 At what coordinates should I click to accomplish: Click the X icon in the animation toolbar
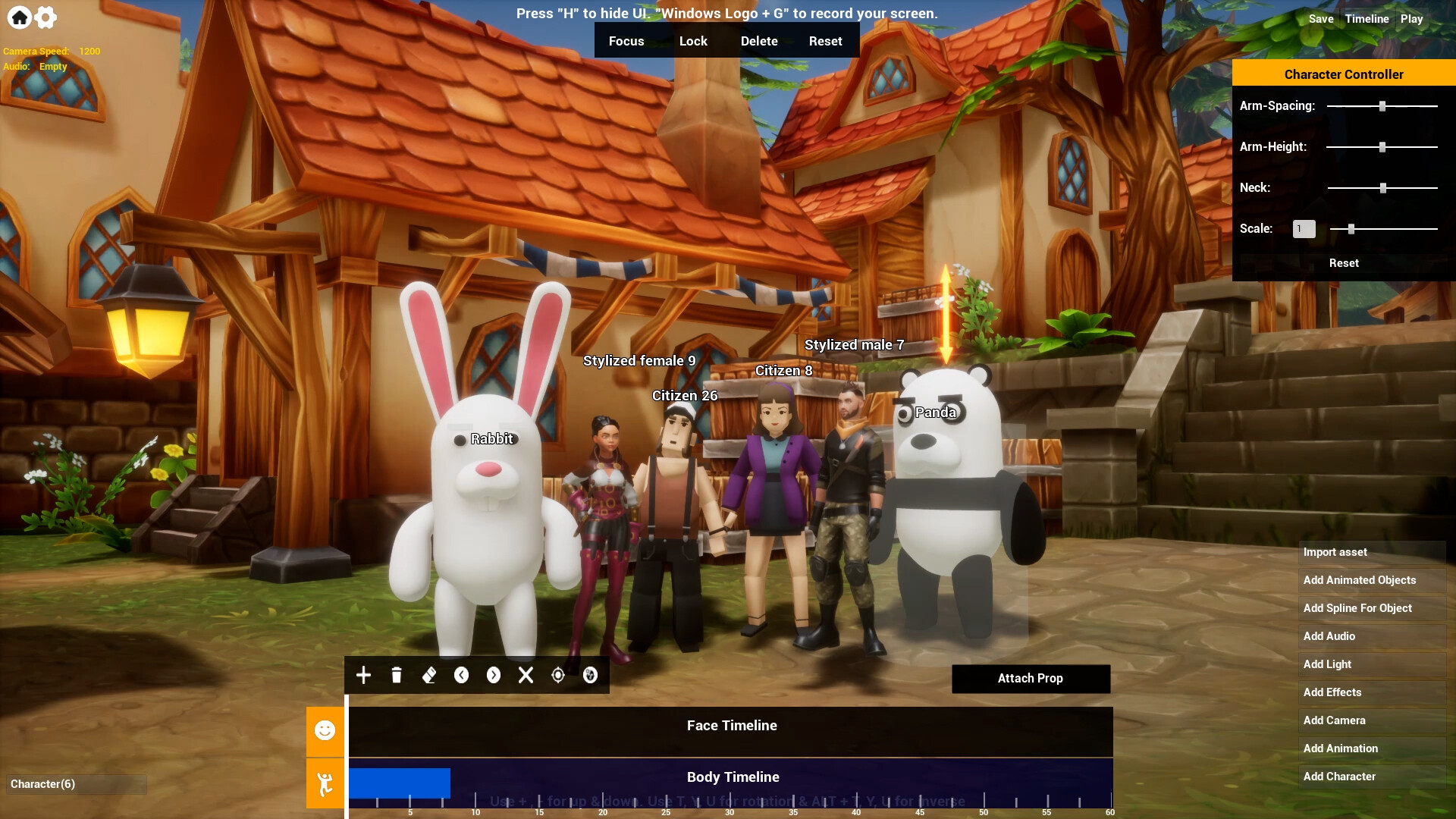point(526,675)
